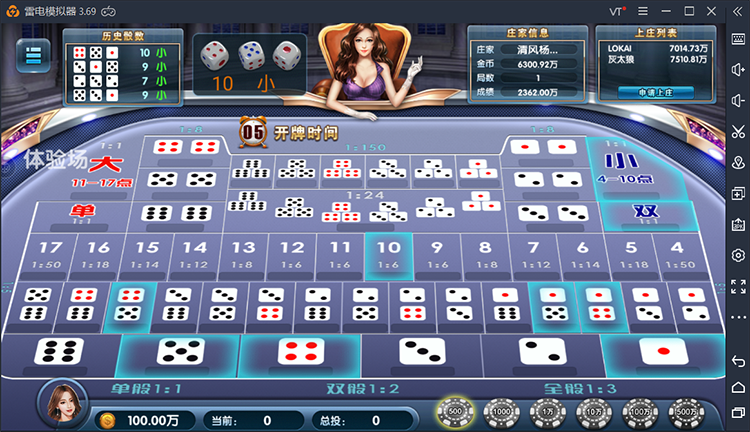Choose the 1000 betting chip
The image size is (750, 432).
(x=500, y=411)
